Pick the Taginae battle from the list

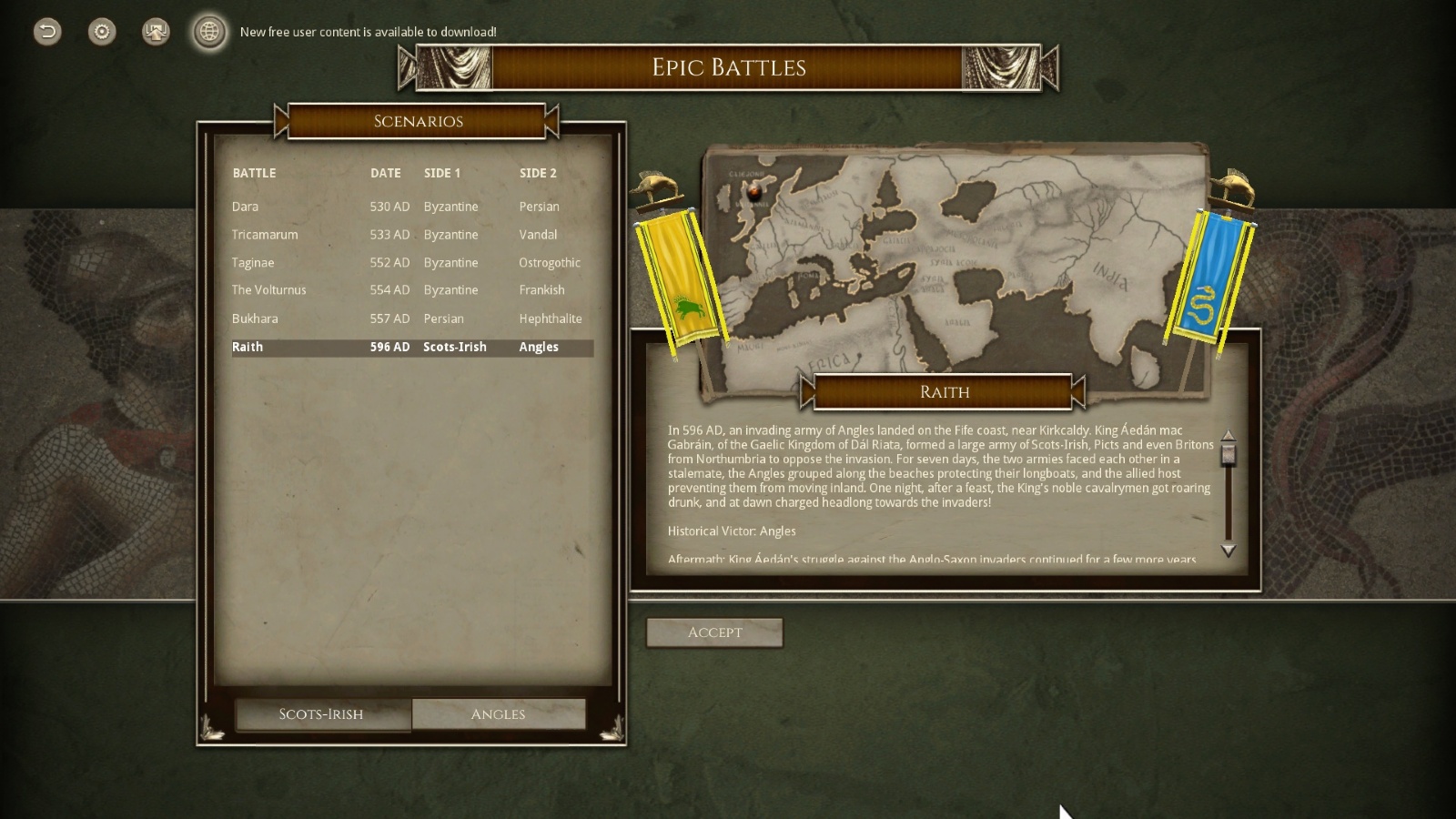253,263
